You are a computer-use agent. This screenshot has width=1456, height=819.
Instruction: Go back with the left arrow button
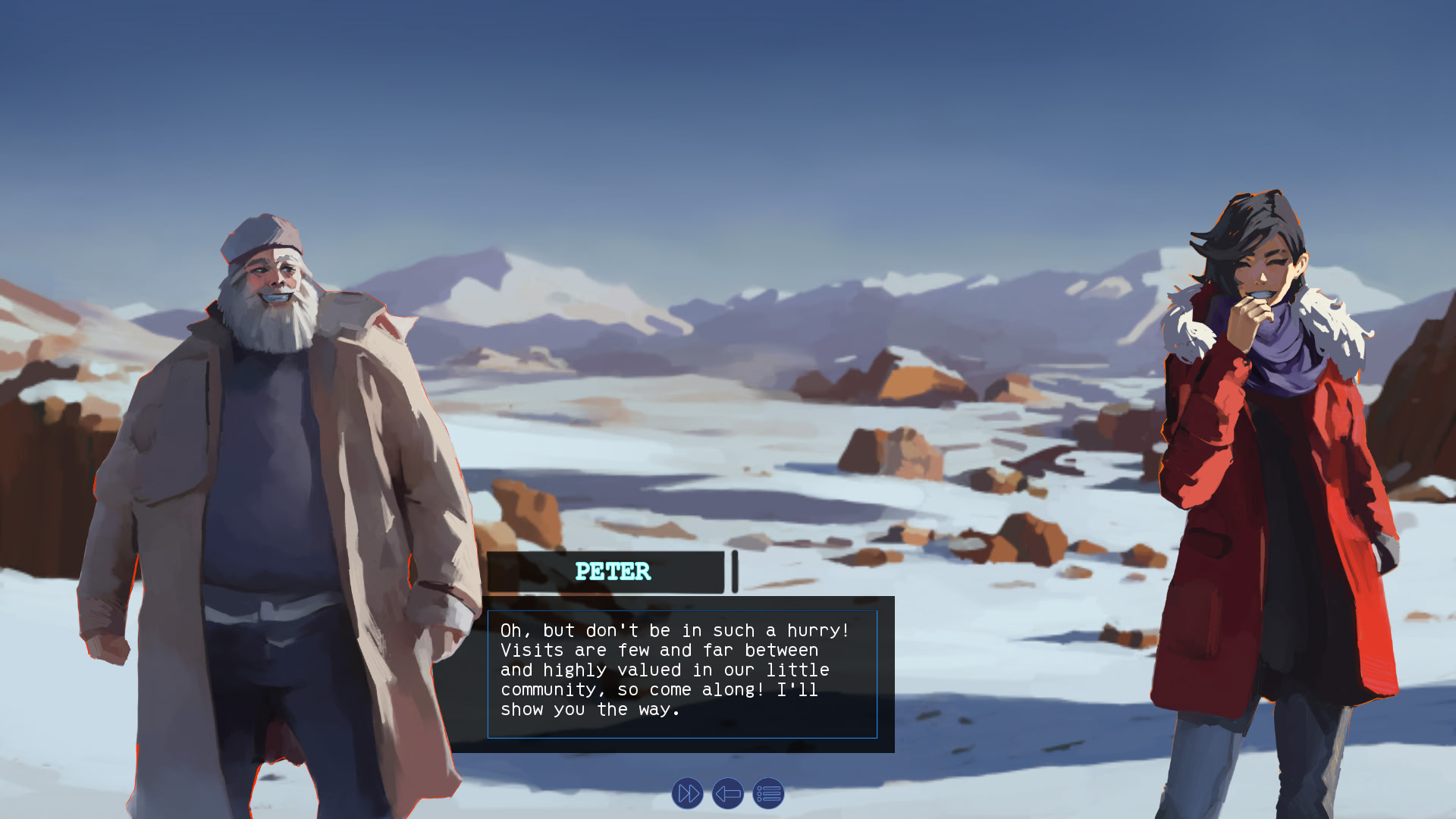728,794
